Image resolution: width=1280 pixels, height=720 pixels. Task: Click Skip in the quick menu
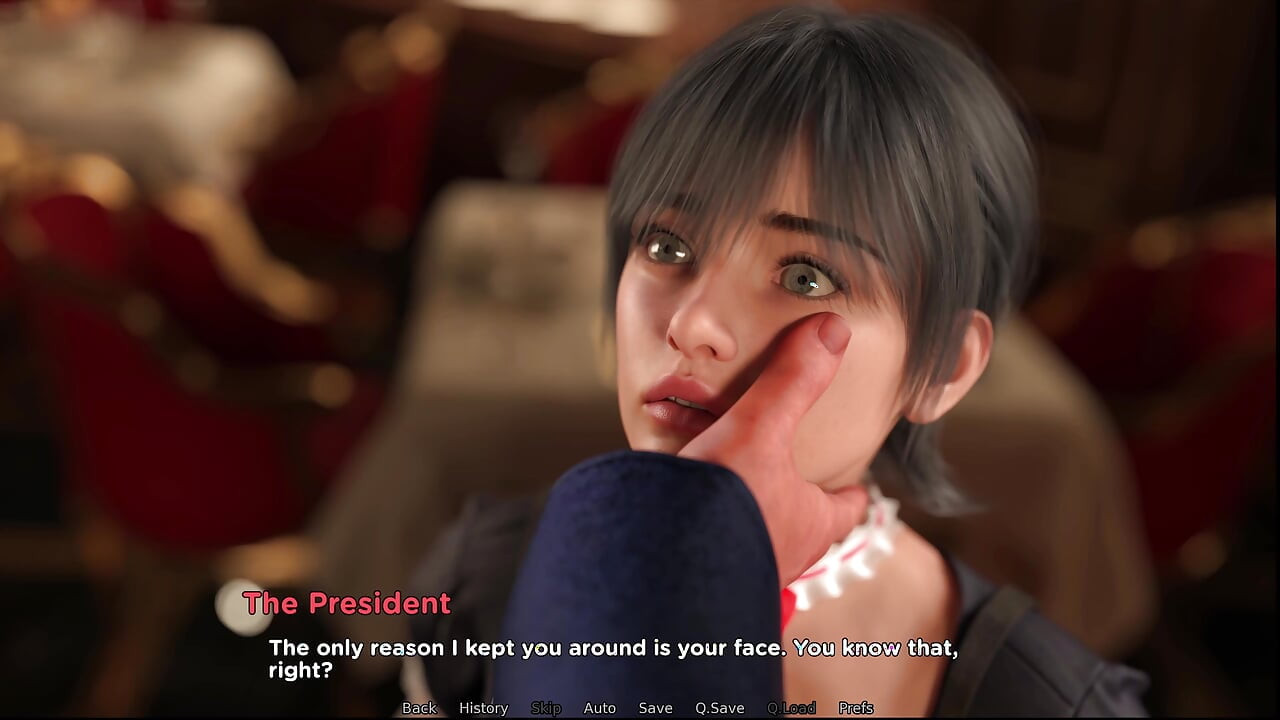point(546,708)
